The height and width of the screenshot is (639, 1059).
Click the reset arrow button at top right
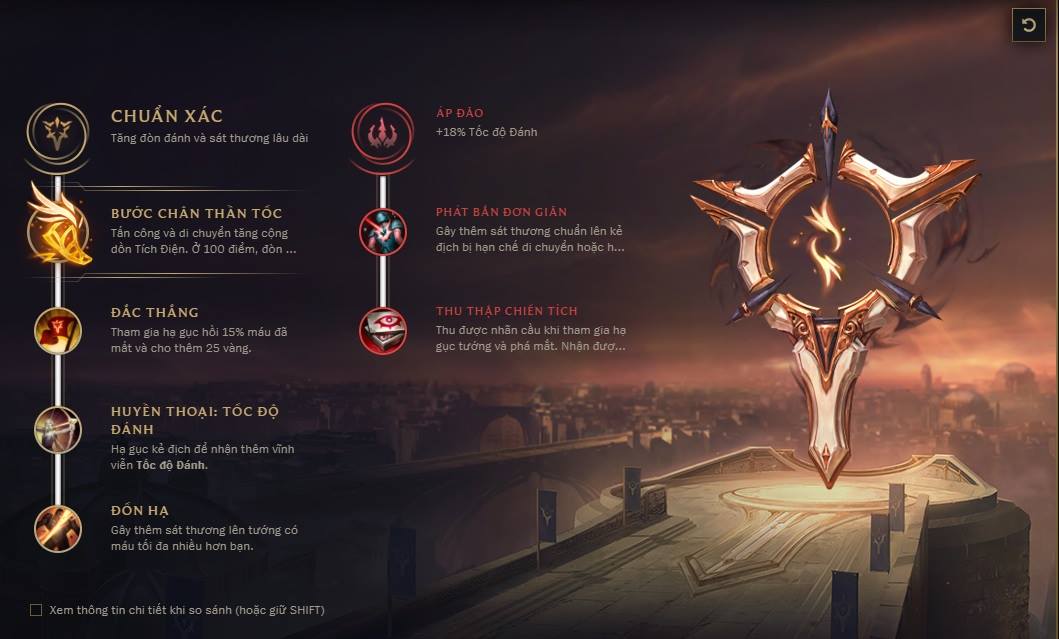click(x=1028, y=25)
